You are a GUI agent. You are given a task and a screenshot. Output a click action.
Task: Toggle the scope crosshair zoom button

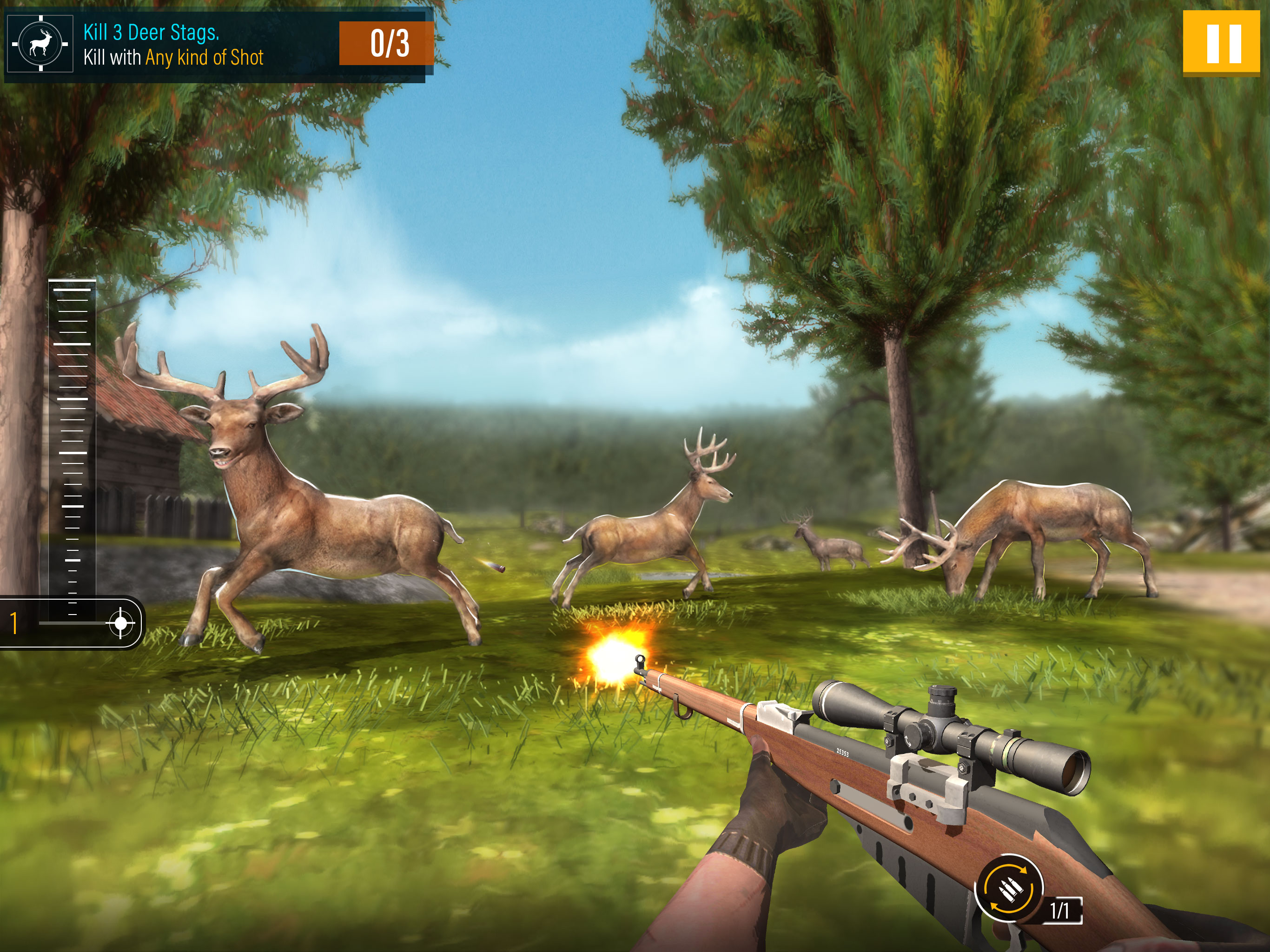click(x=120, y=623)
